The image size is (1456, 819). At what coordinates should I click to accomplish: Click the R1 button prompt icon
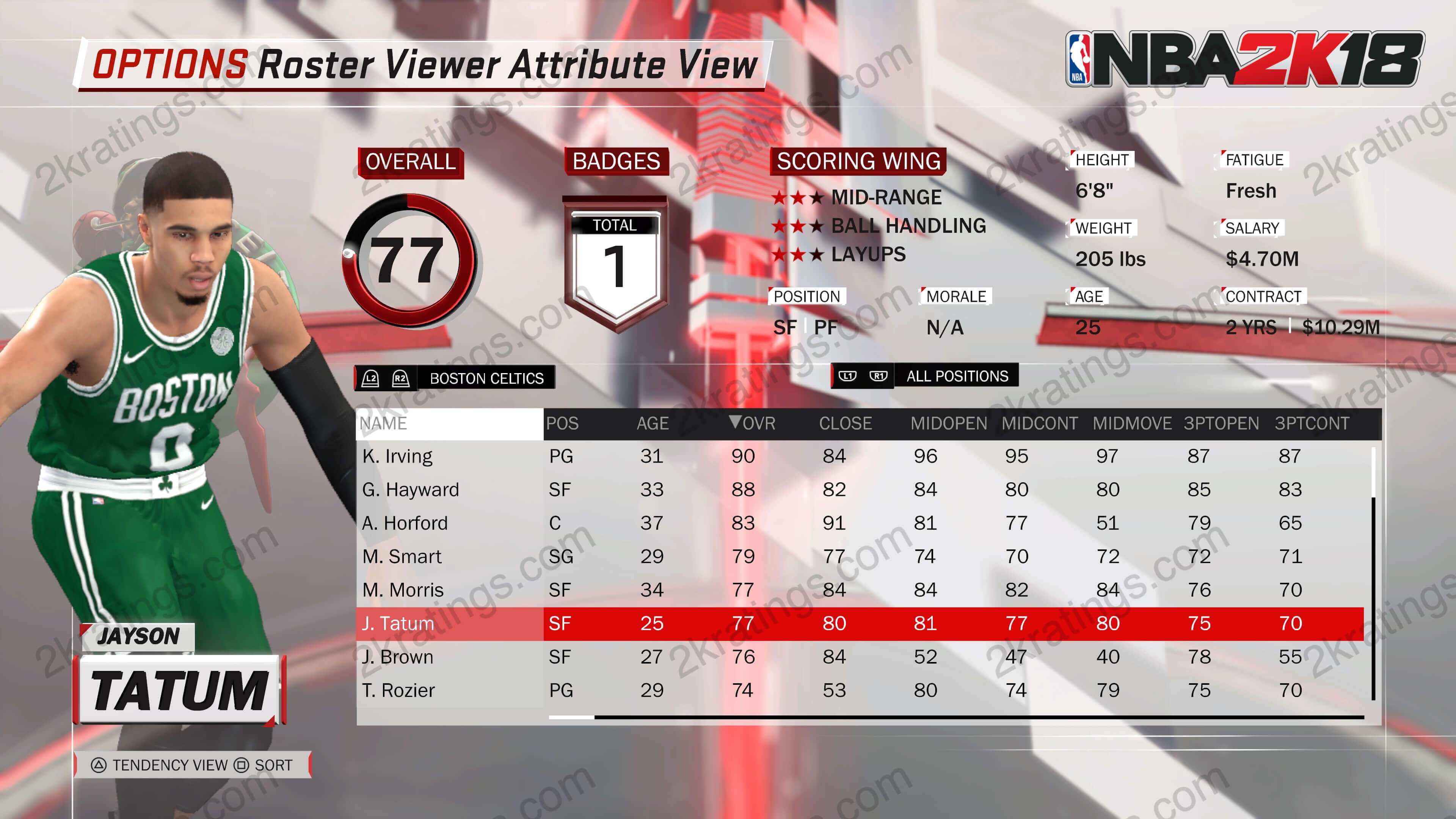(x=880, y=376)
